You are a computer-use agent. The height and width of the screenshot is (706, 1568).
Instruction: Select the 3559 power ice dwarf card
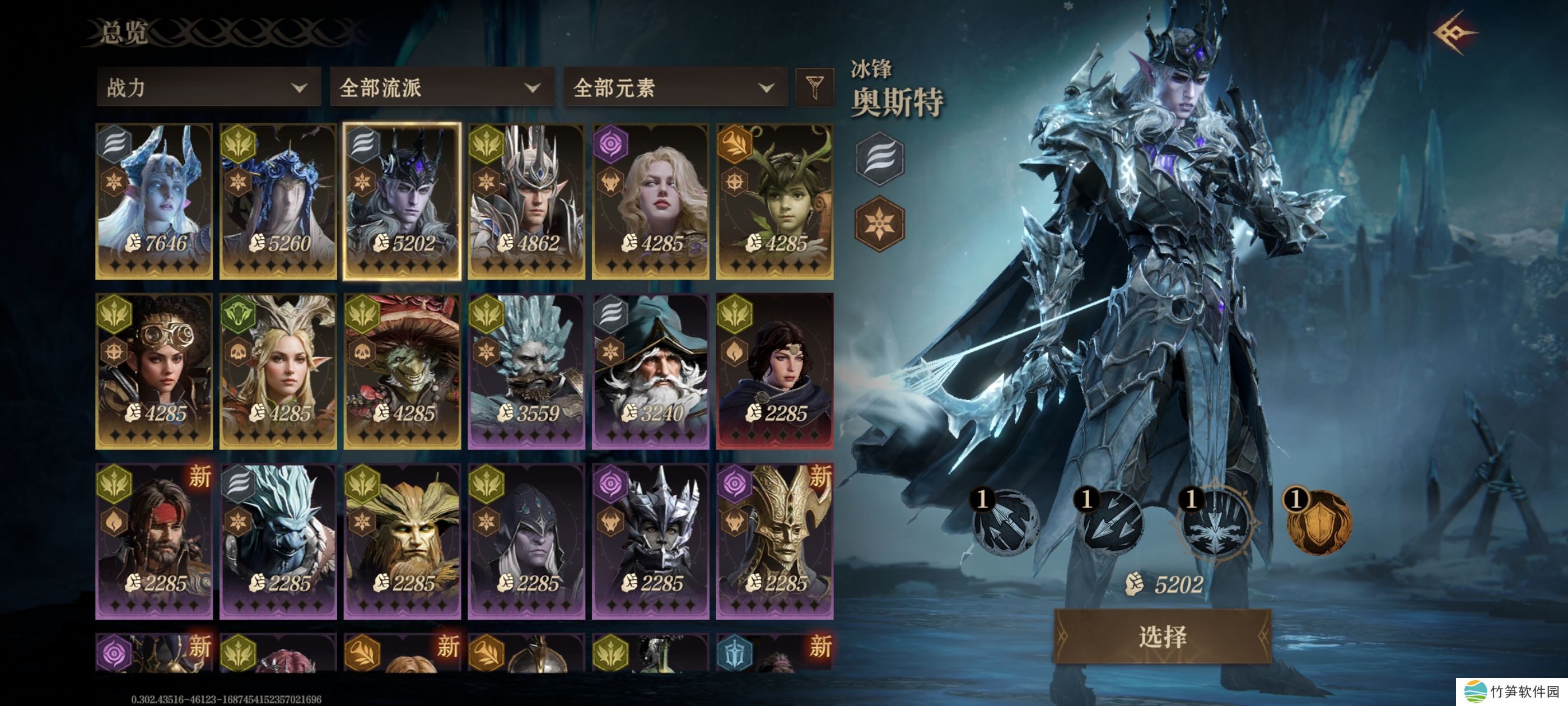coord(526,371)
